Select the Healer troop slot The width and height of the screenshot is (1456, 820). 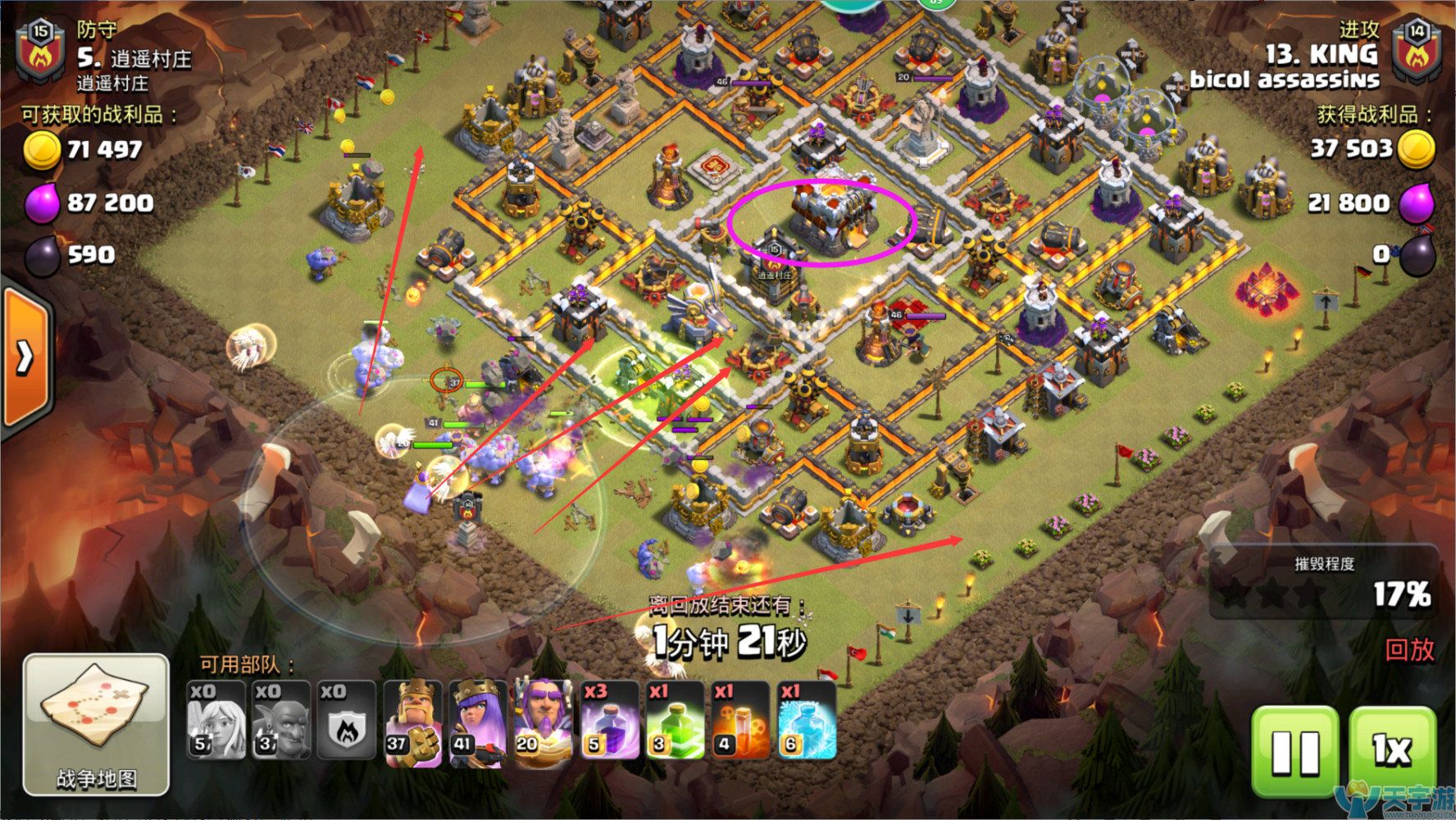point(216,721)
